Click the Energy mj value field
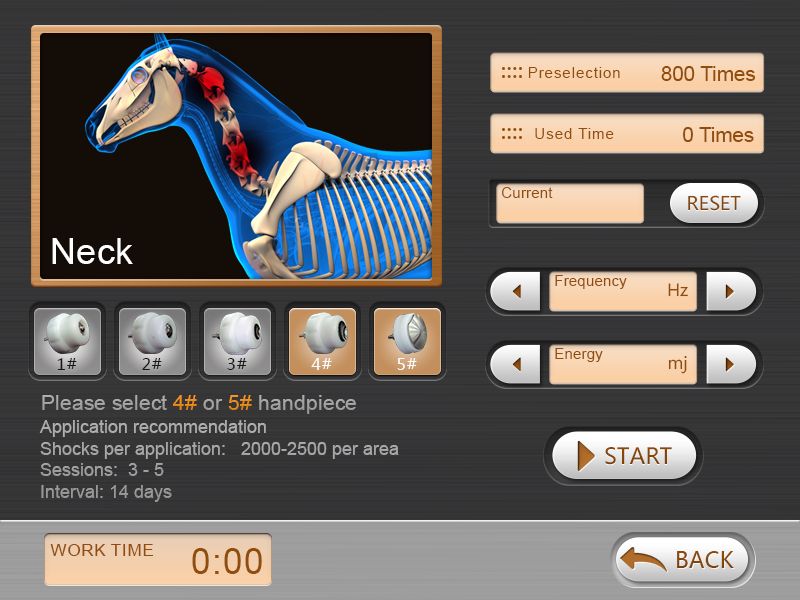Viewport: 800px width, 600px height. pyautogui.click(x=623, y=364)
